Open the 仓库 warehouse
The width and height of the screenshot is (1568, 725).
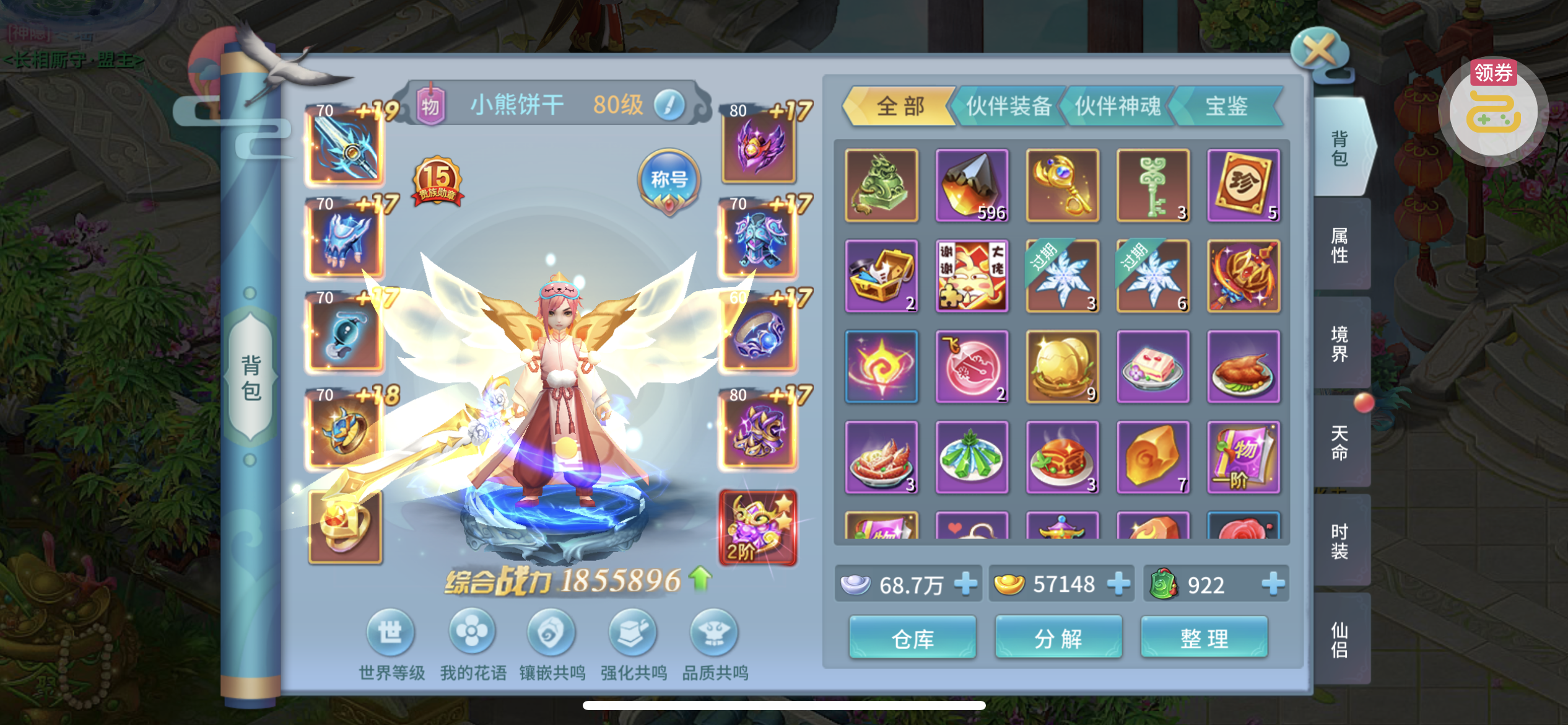pos(912,638)
